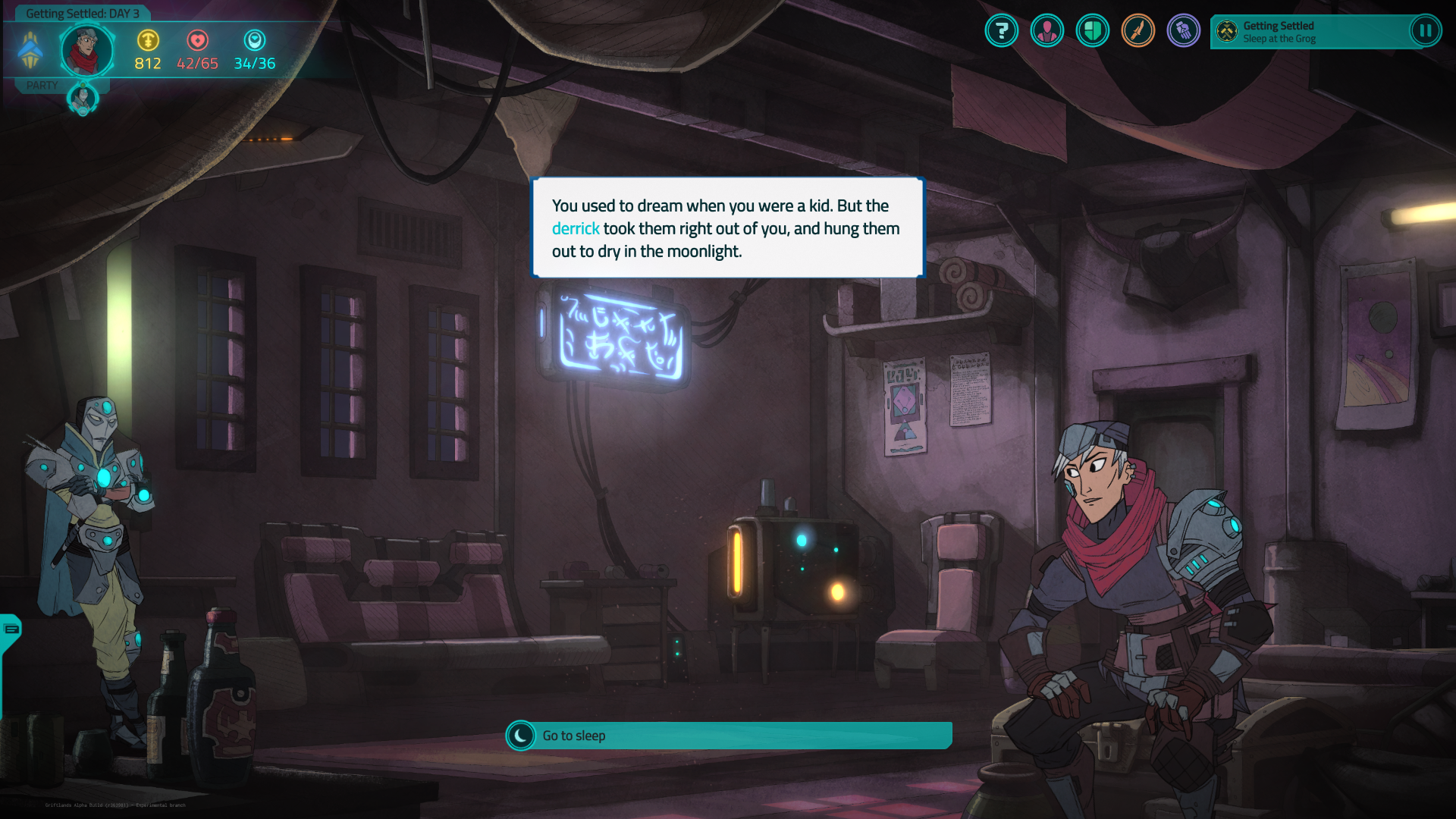Viewport: 1456px width, 819px height.
Task: Open the green shield icon
Action: tap(1093, 31)
